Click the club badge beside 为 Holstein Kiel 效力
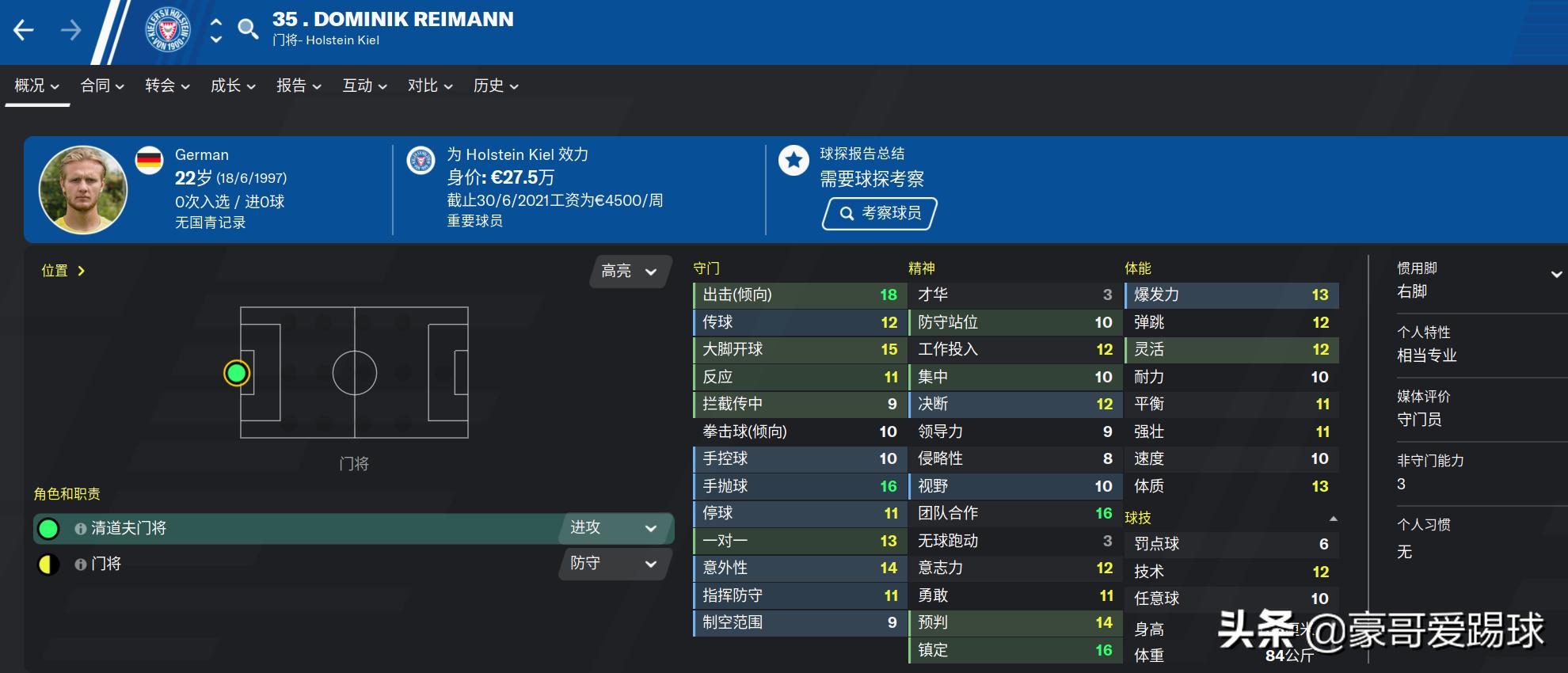The width and height of the screenshot is (1568, 673). (x=420, y=159)
